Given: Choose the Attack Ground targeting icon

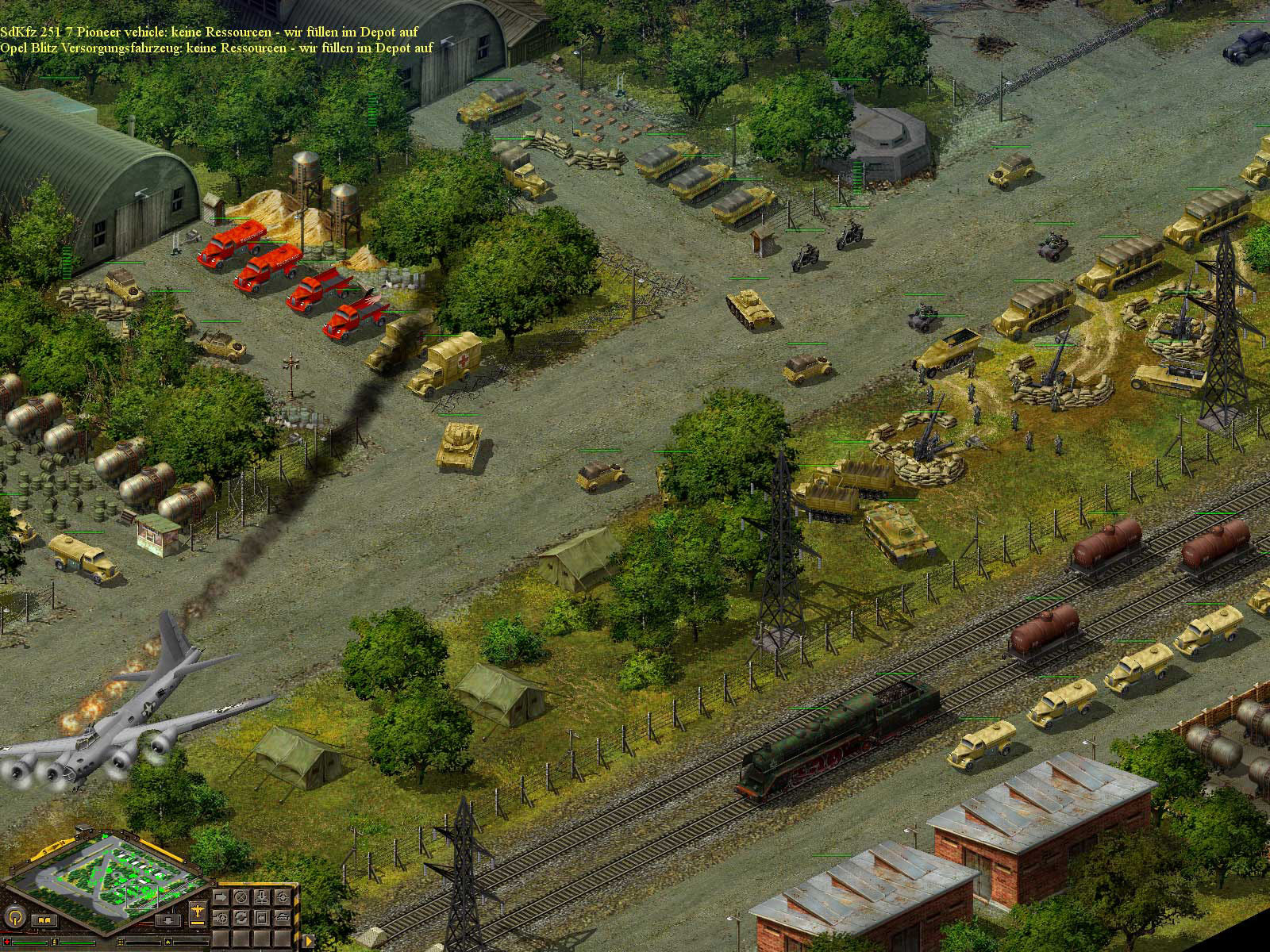Looking at the screenshot, I should 221,918.
